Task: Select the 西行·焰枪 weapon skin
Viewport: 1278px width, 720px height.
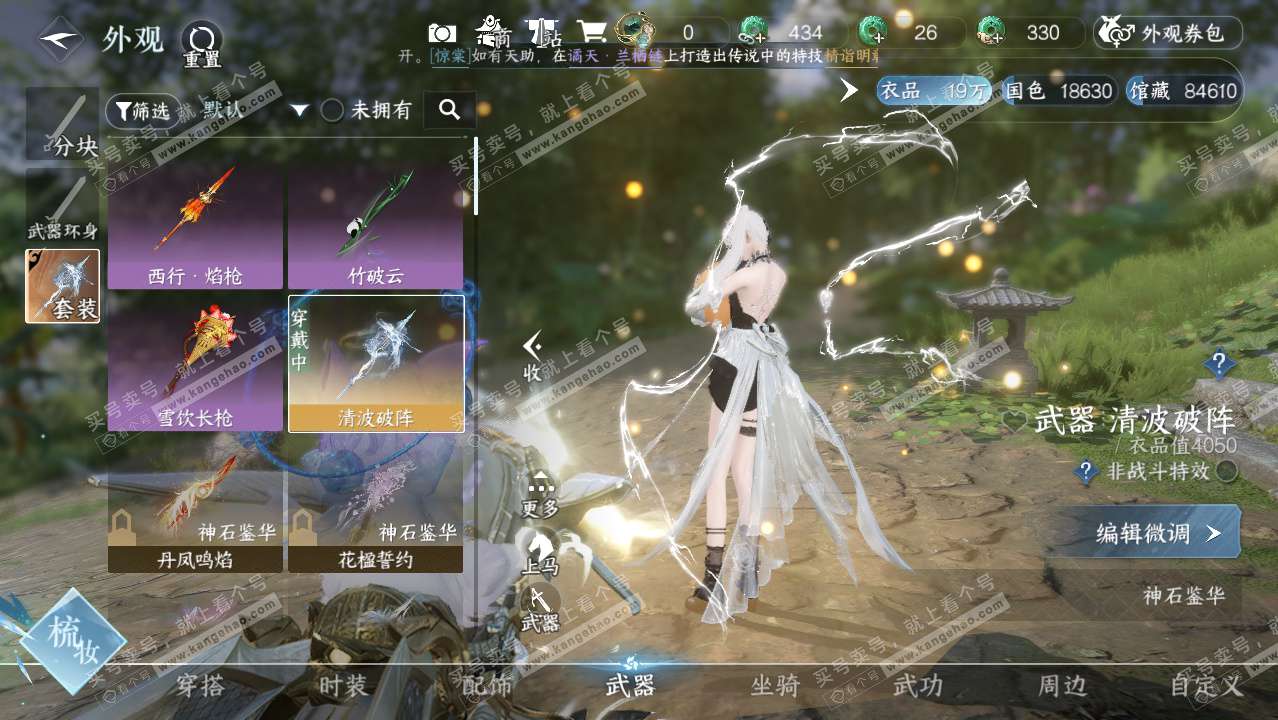Action: pos(195,227)
